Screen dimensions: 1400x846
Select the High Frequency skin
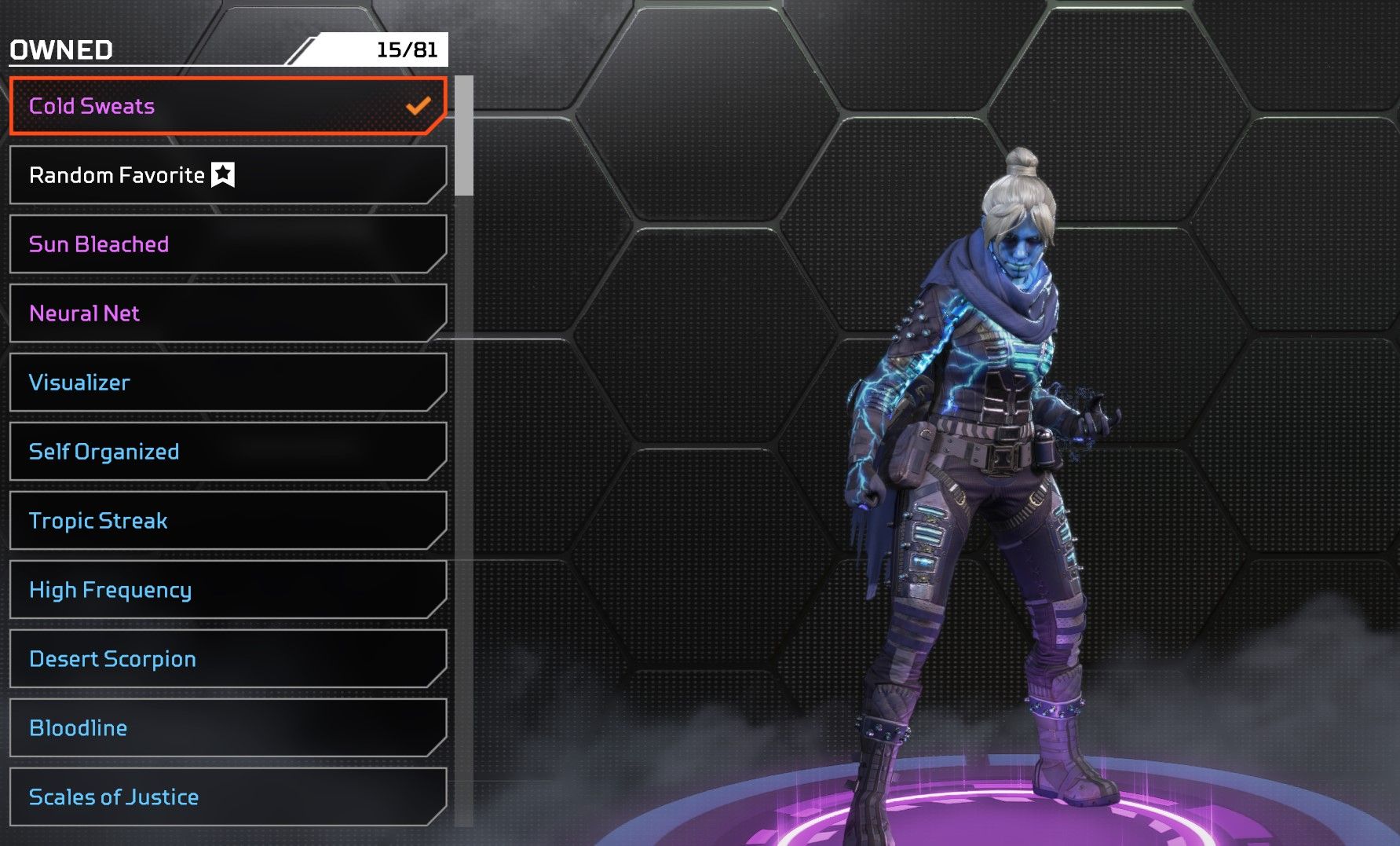pyautogui.click(x=228, y=590)
